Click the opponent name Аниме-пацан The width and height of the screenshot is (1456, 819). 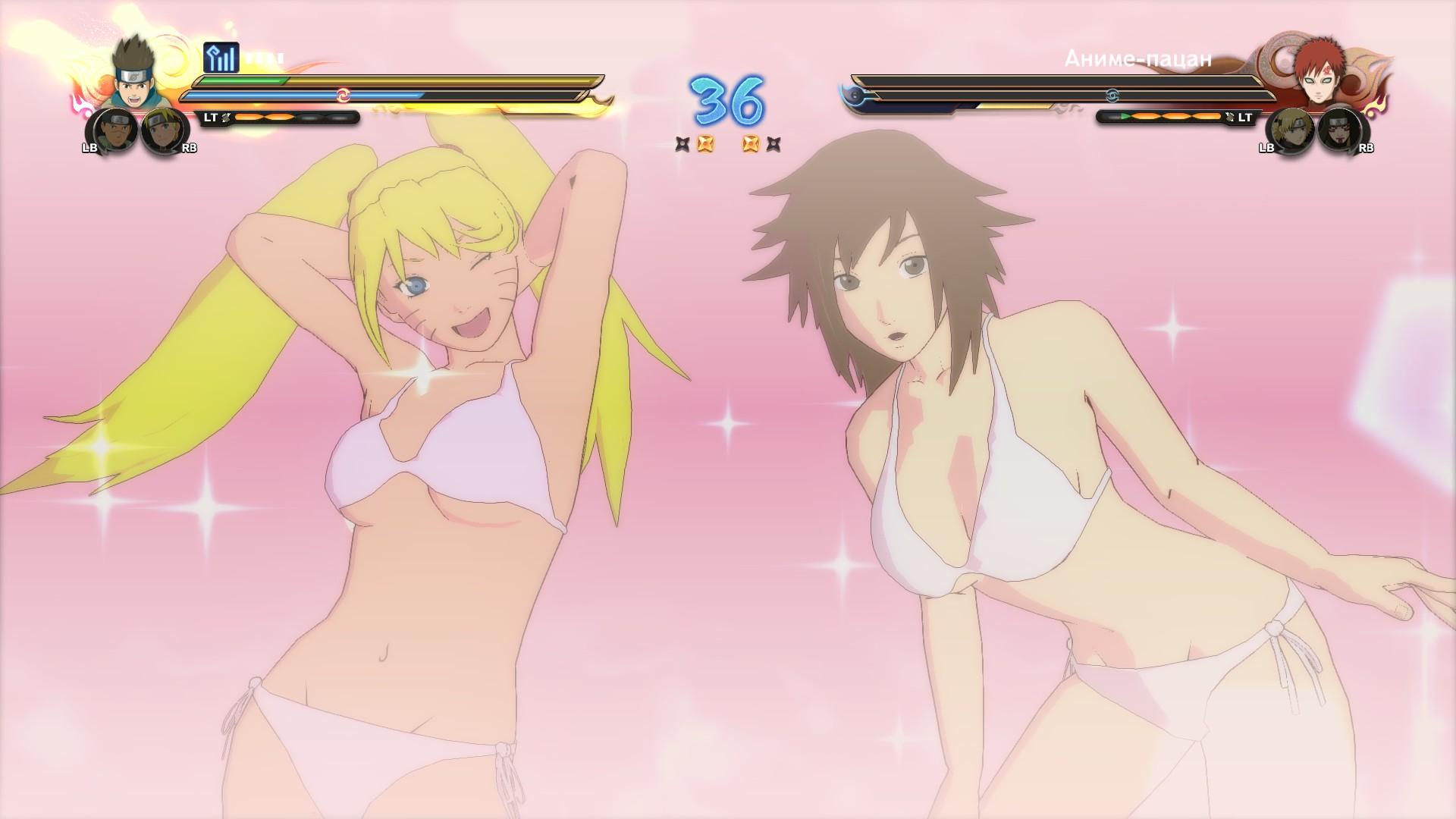1137,58
